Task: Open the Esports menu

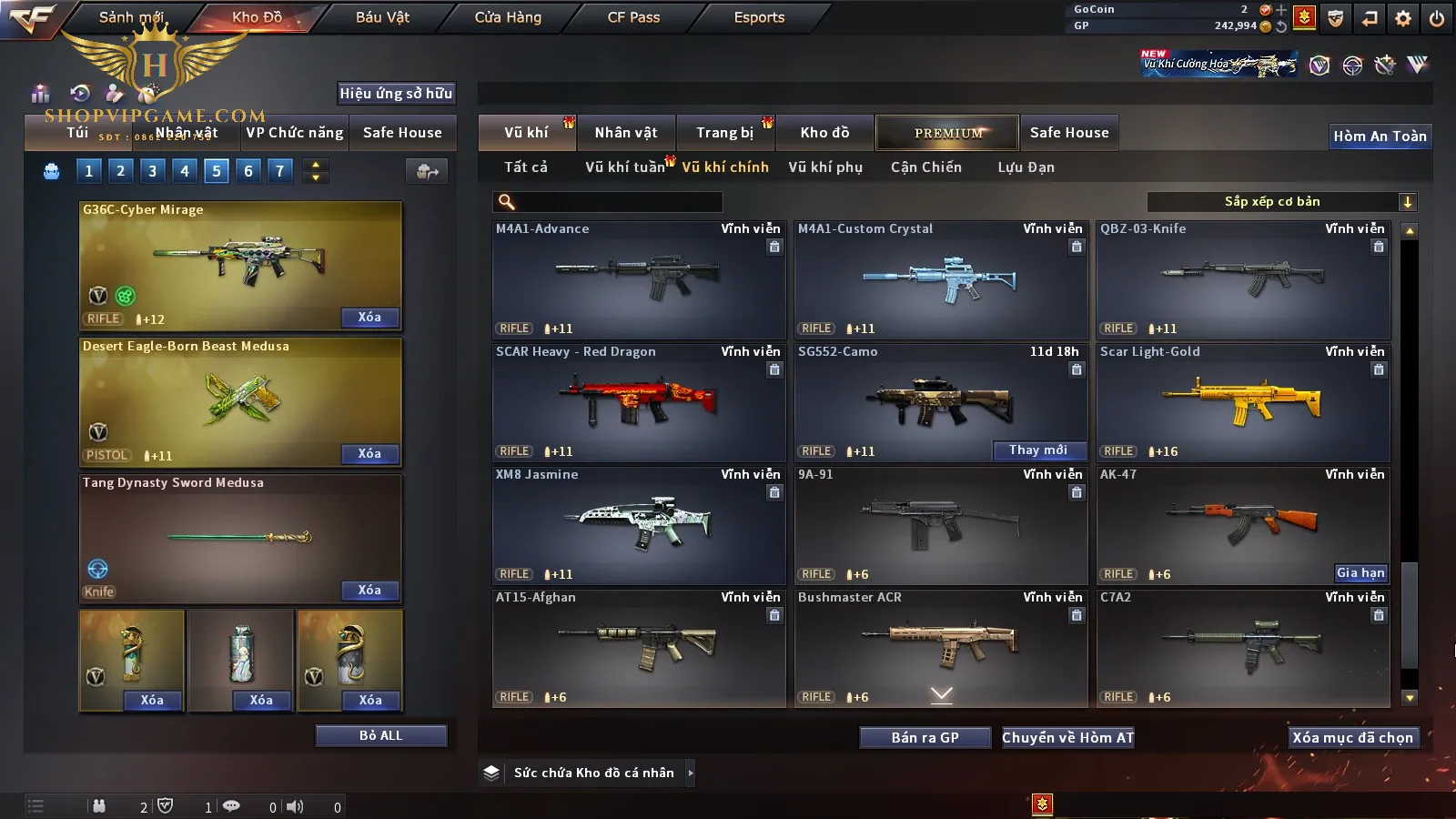Action: tap(759, 17)
